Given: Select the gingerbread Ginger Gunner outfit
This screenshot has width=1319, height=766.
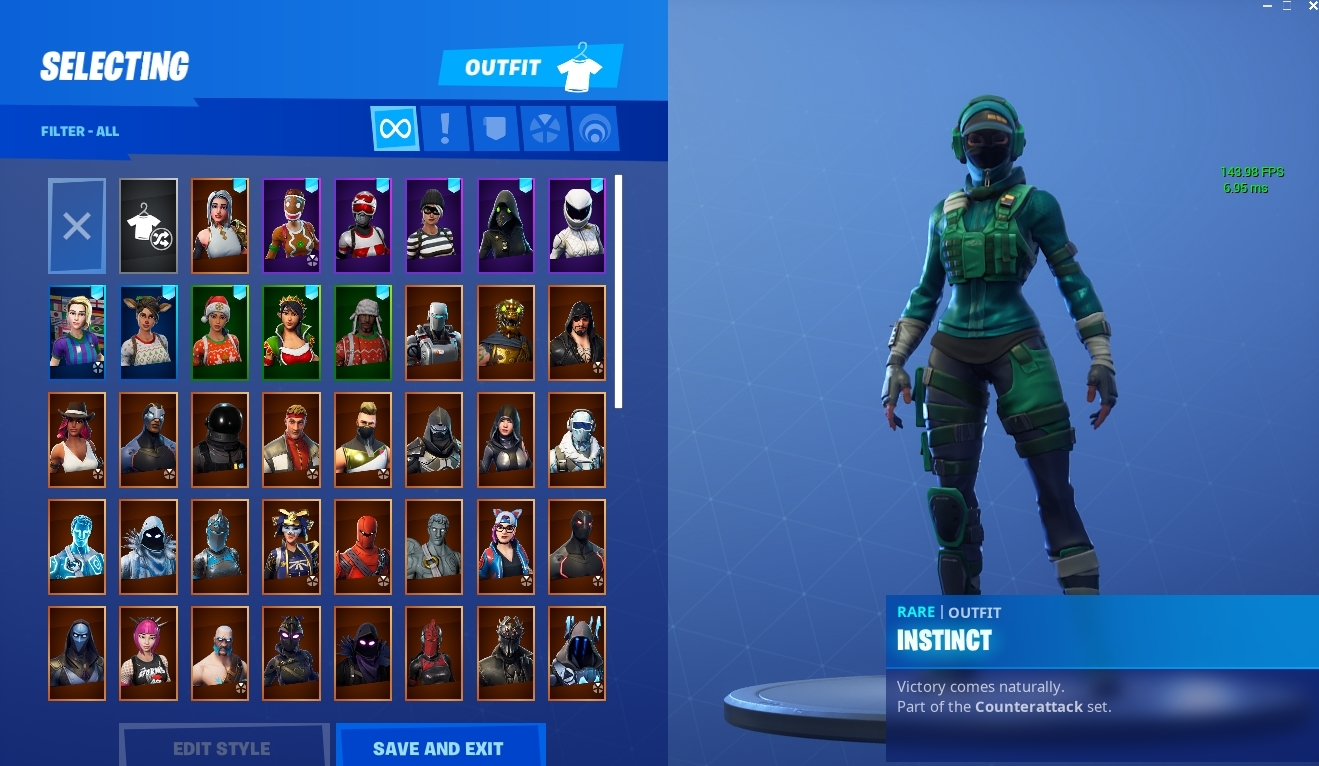Looking at the screenshot, I should (291, 226).
